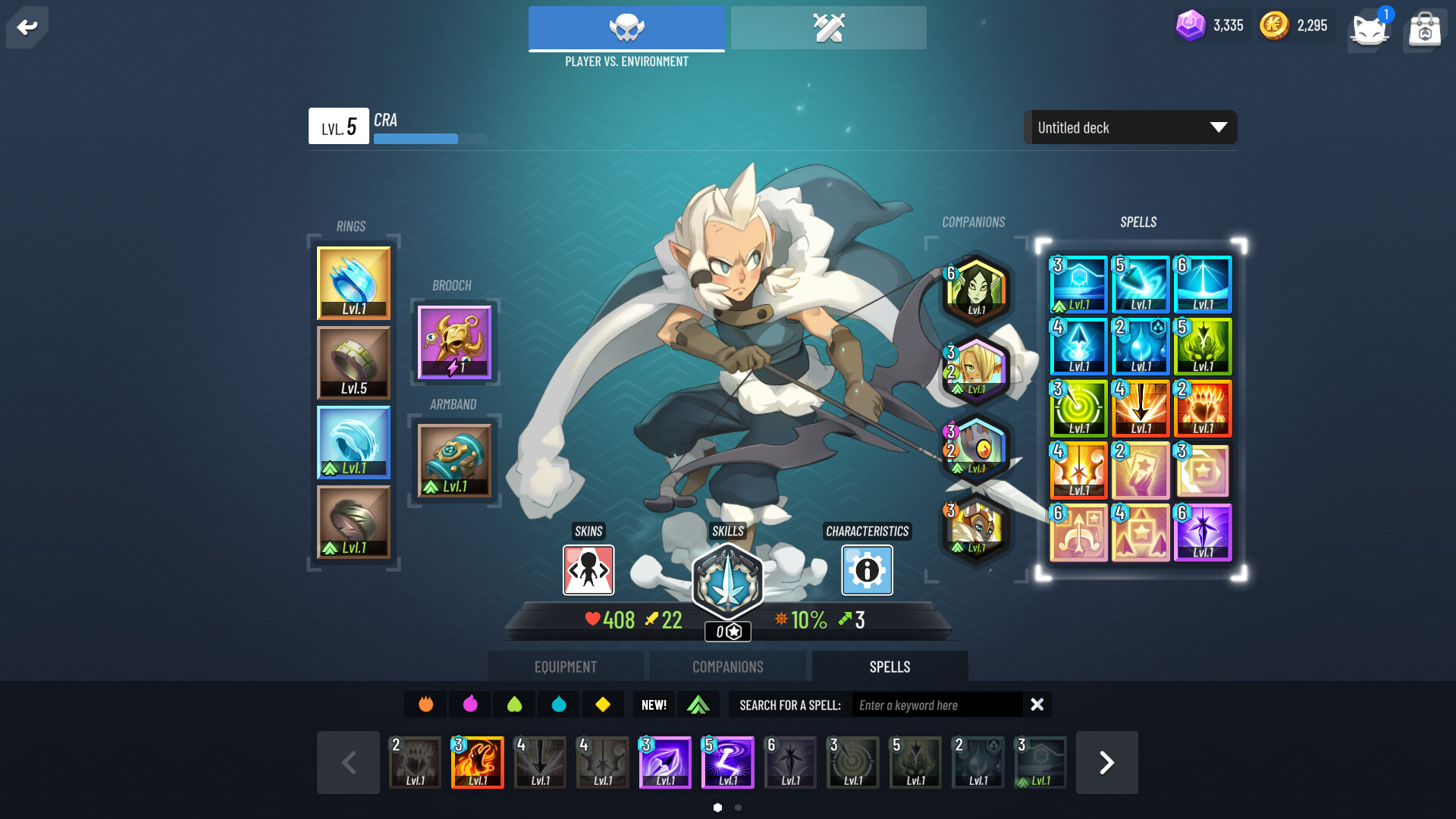This screenshot has height=819, width=1456.
Task: Switch to the crossed-swords PvP tab
Action: click(x=828, y=27)
